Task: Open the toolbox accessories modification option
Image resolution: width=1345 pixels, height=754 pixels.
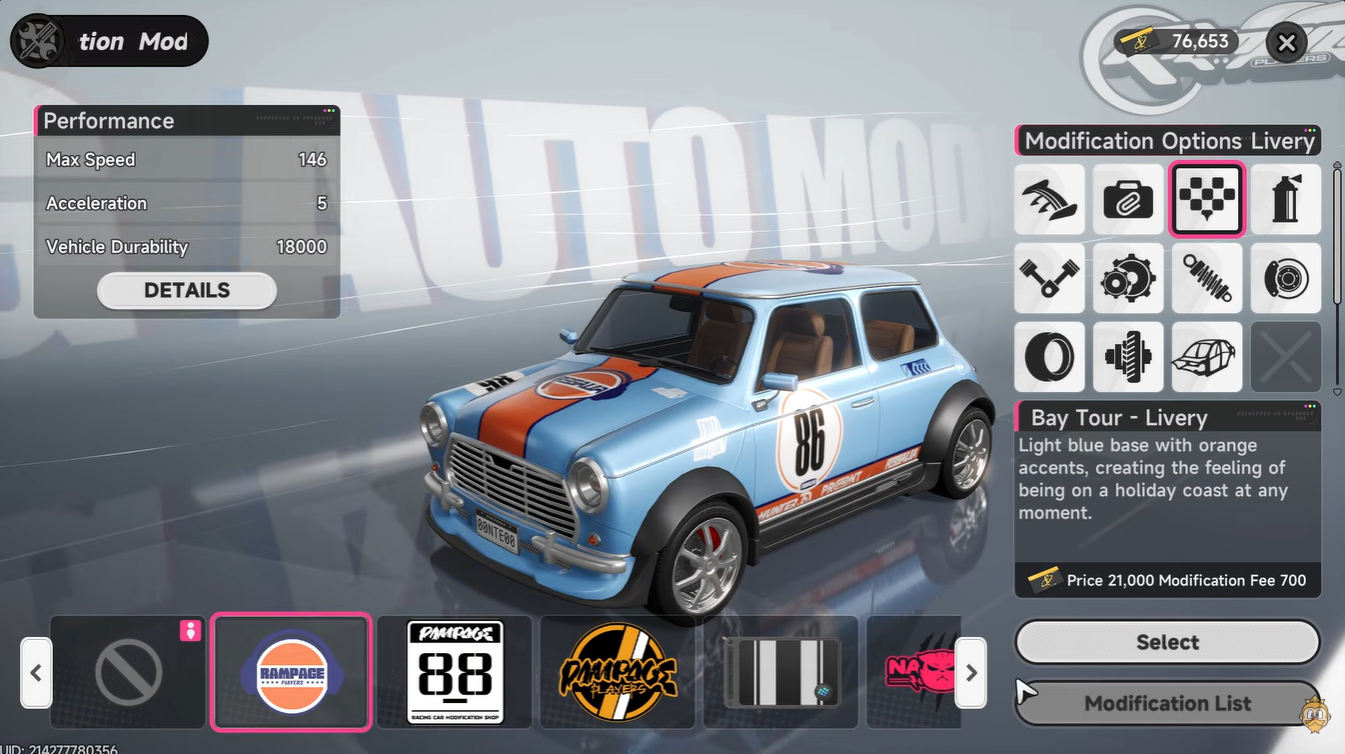Action: 1128,199
